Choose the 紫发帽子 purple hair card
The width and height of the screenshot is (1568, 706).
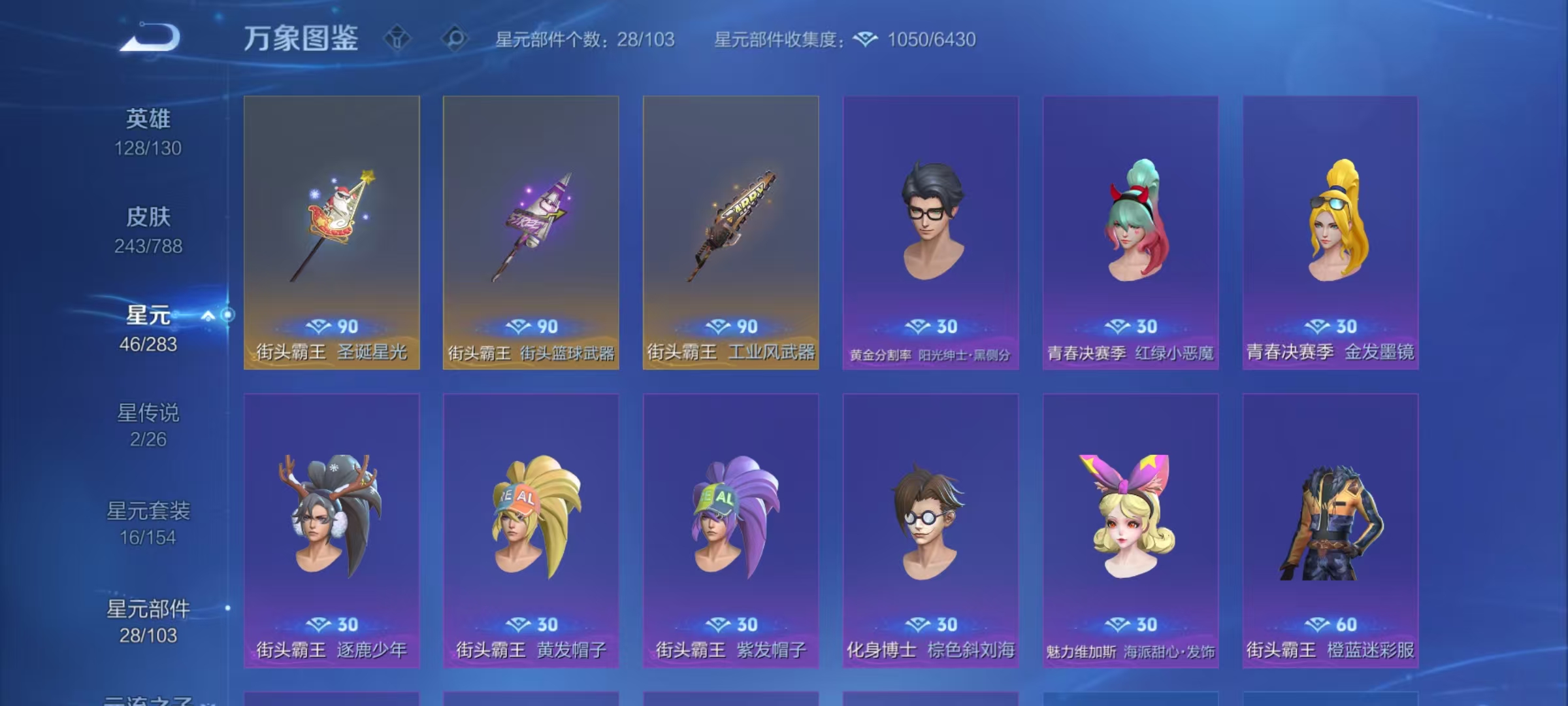point(731,530)
